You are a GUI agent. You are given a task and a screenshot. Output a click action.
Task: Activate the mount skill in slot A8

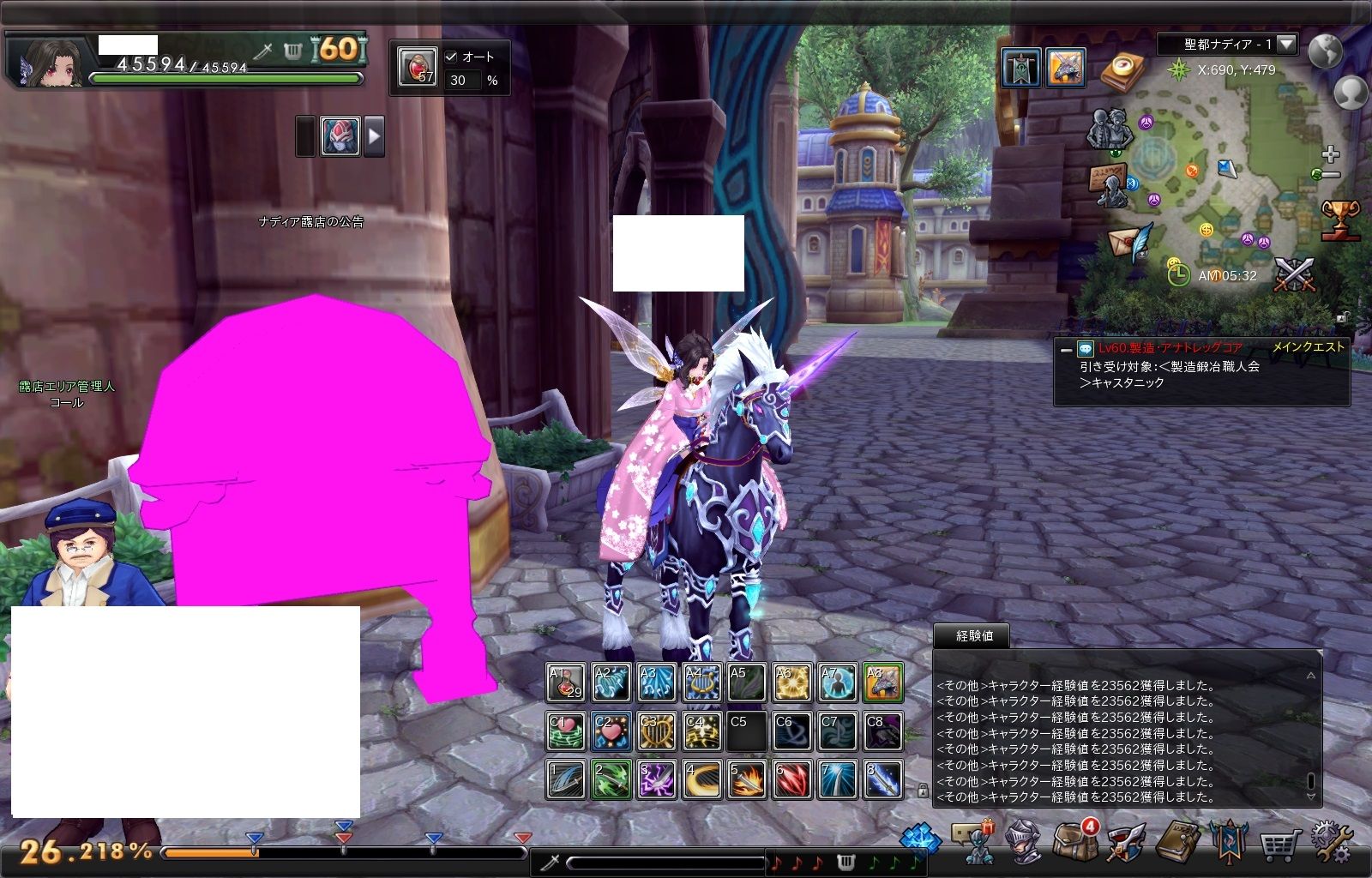(x=883, y=683)
